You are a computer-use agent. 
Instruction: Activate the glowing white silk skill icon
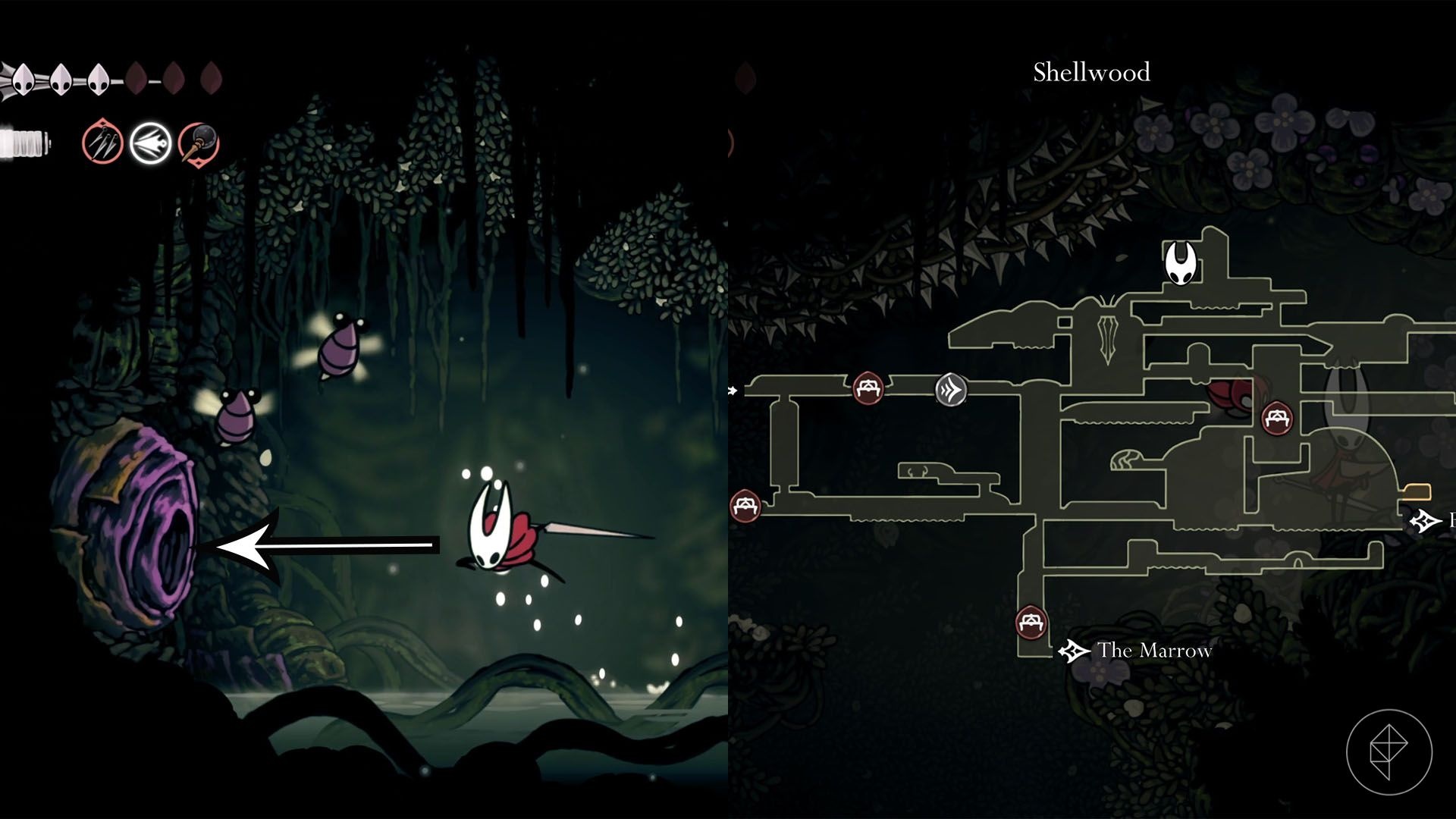pos(150,143)
